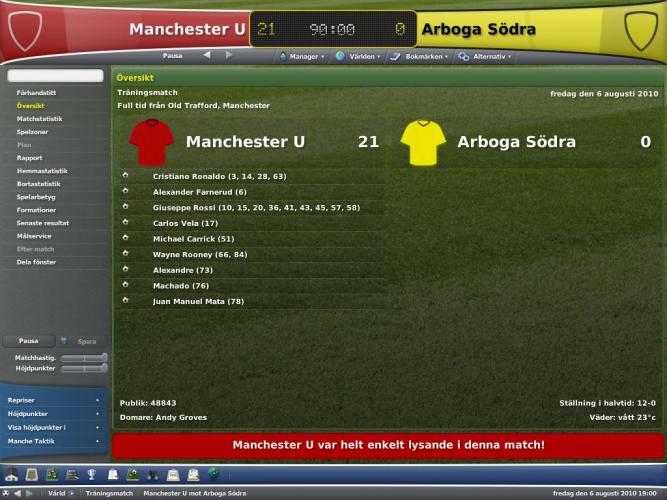
Task: Click the Pausa button above the speed sliders
Action: click(28, 341)
